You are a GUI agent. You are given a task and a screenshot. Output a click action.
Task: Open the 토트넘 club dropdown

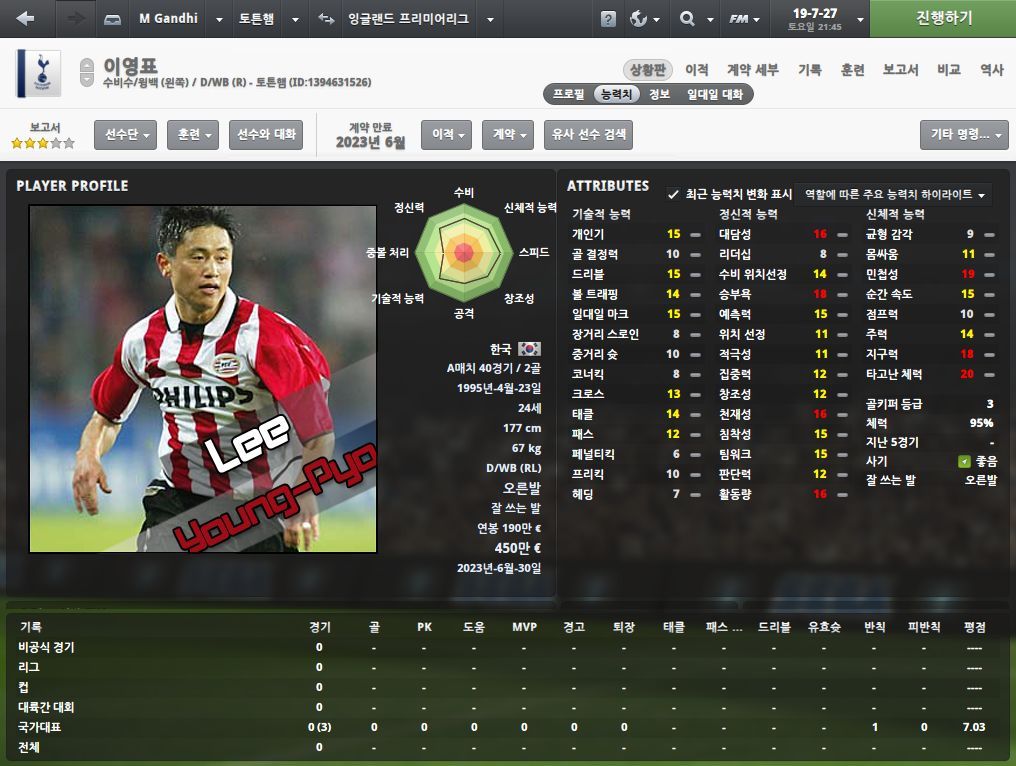268,18
